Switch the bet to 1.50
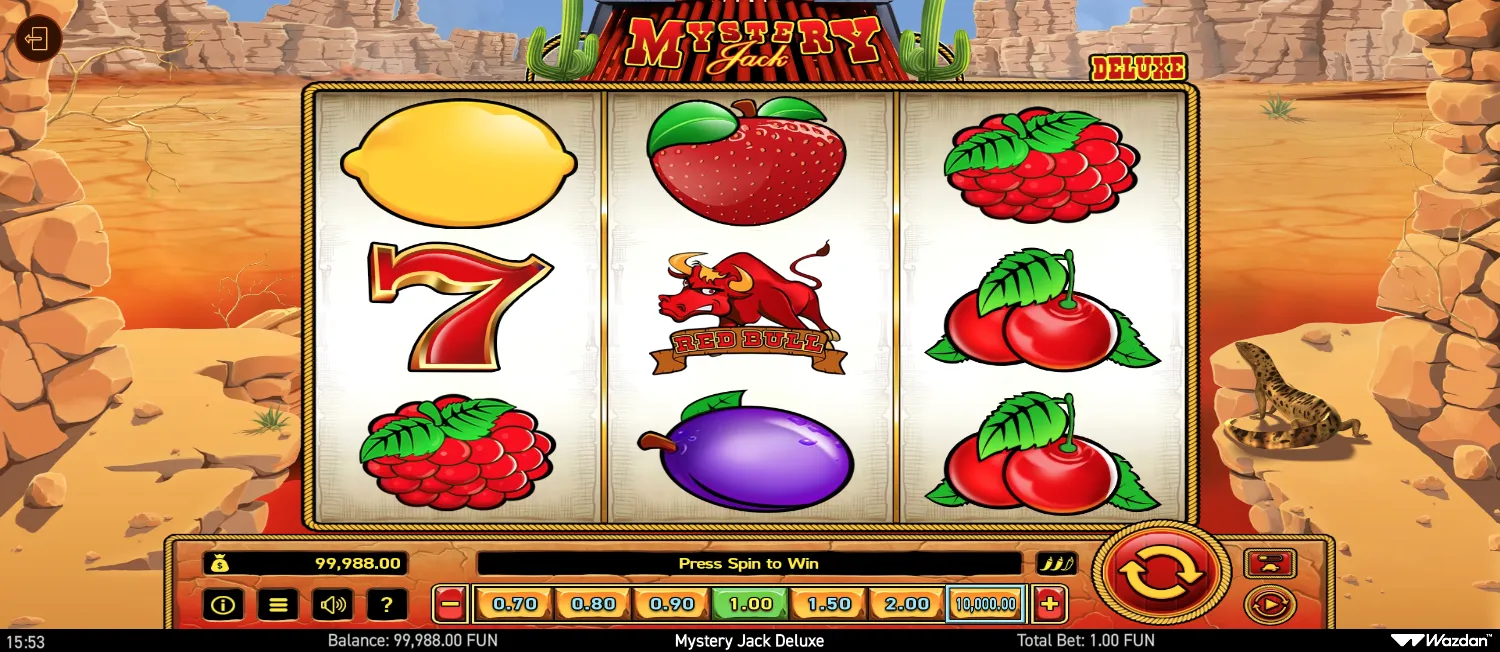The height and width of the screenshot is (652, 1500). [x=829, y=604]
